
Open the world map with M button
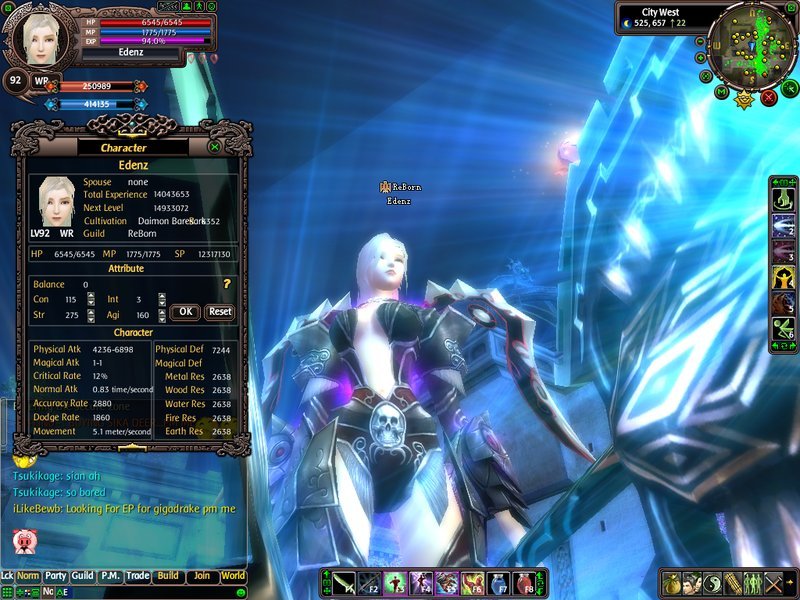(720, 92)
